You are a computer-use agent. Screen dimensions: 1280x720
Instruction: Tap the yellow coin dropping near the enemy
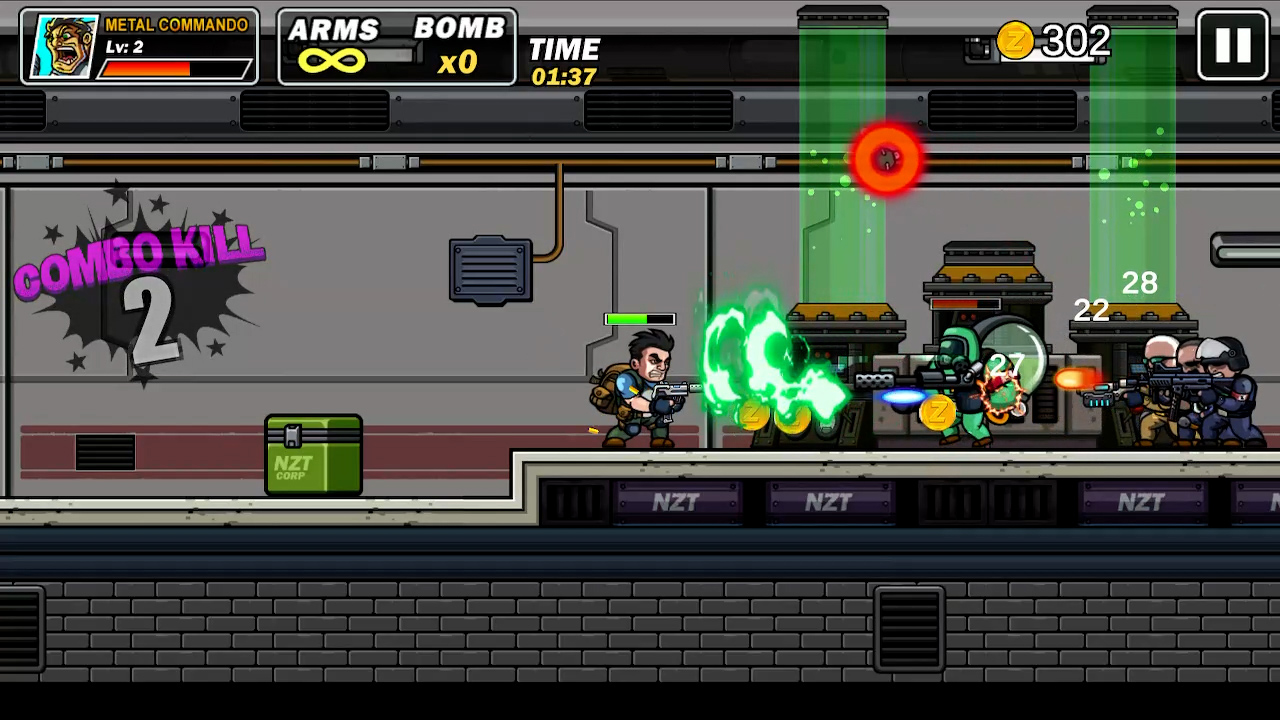937,413
